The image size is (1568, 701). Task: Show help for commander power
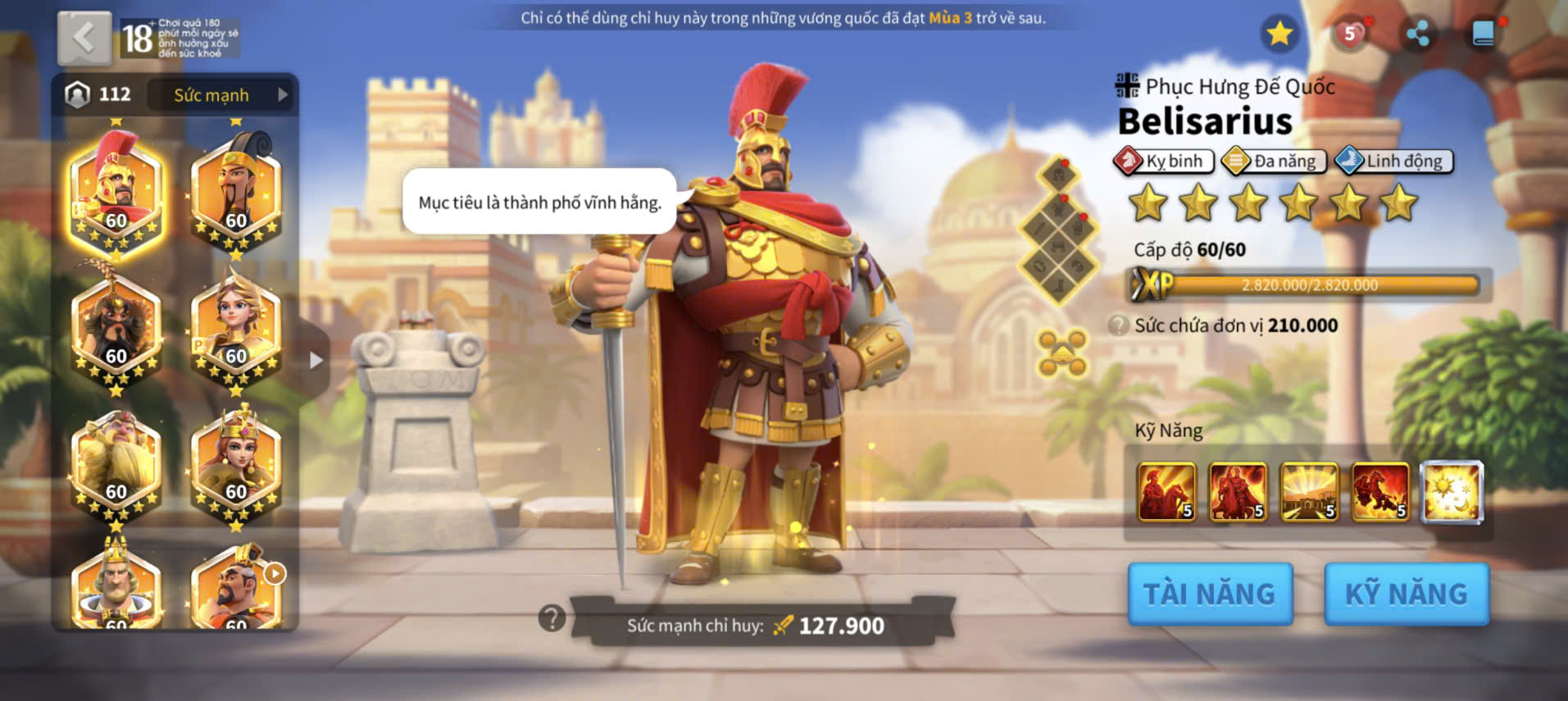(552, 617)
